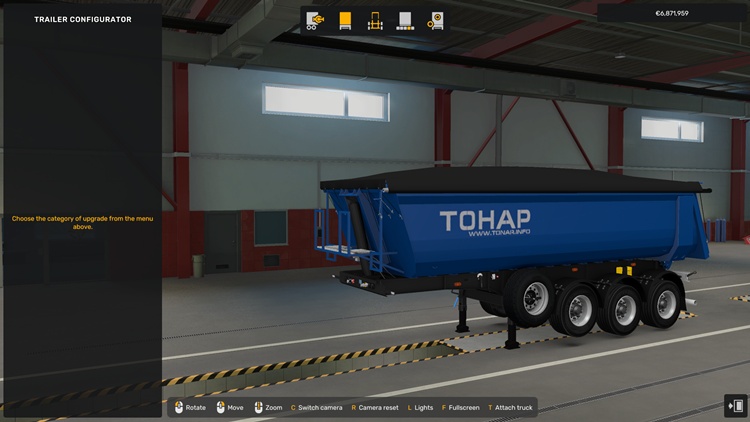The image size is (750, 422).
Task: Exit the trailer configurator via door icon
Action: coord(736,405)
